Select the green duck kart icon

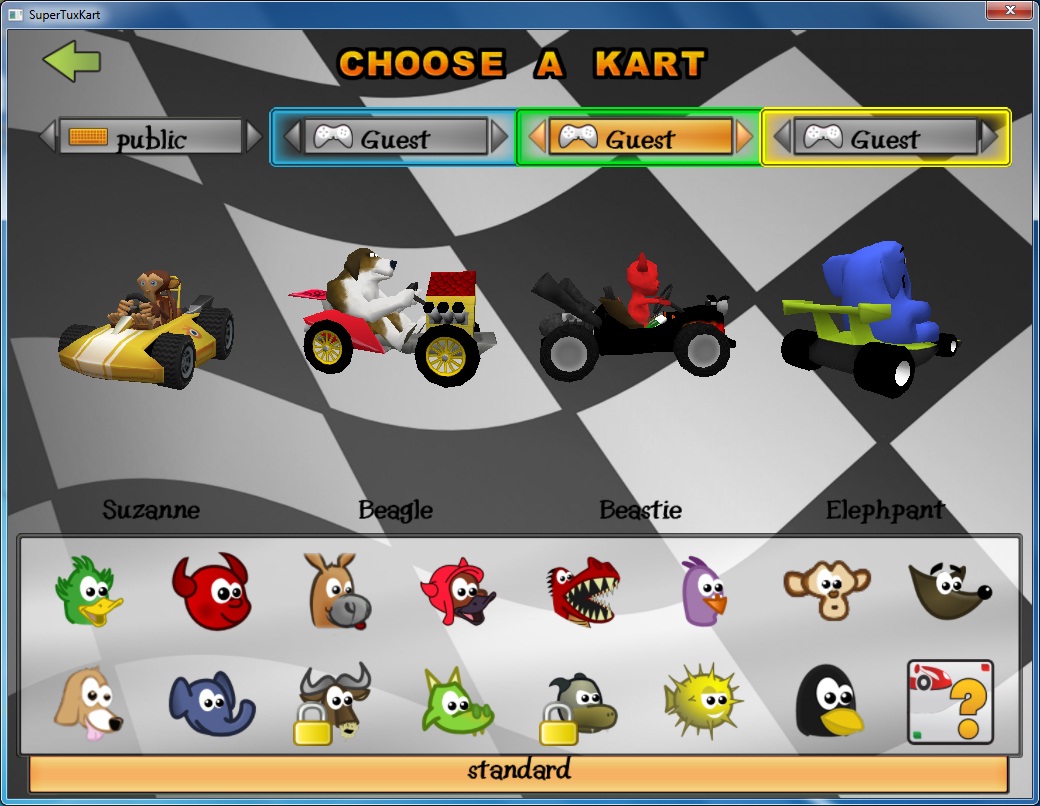(88, 590)
